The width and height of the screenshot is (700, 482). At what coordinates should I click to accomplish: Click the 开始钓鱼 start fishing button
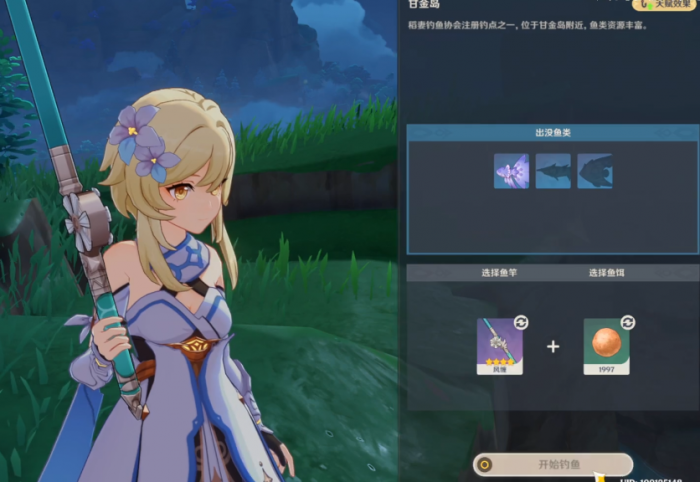click(553, 464)
